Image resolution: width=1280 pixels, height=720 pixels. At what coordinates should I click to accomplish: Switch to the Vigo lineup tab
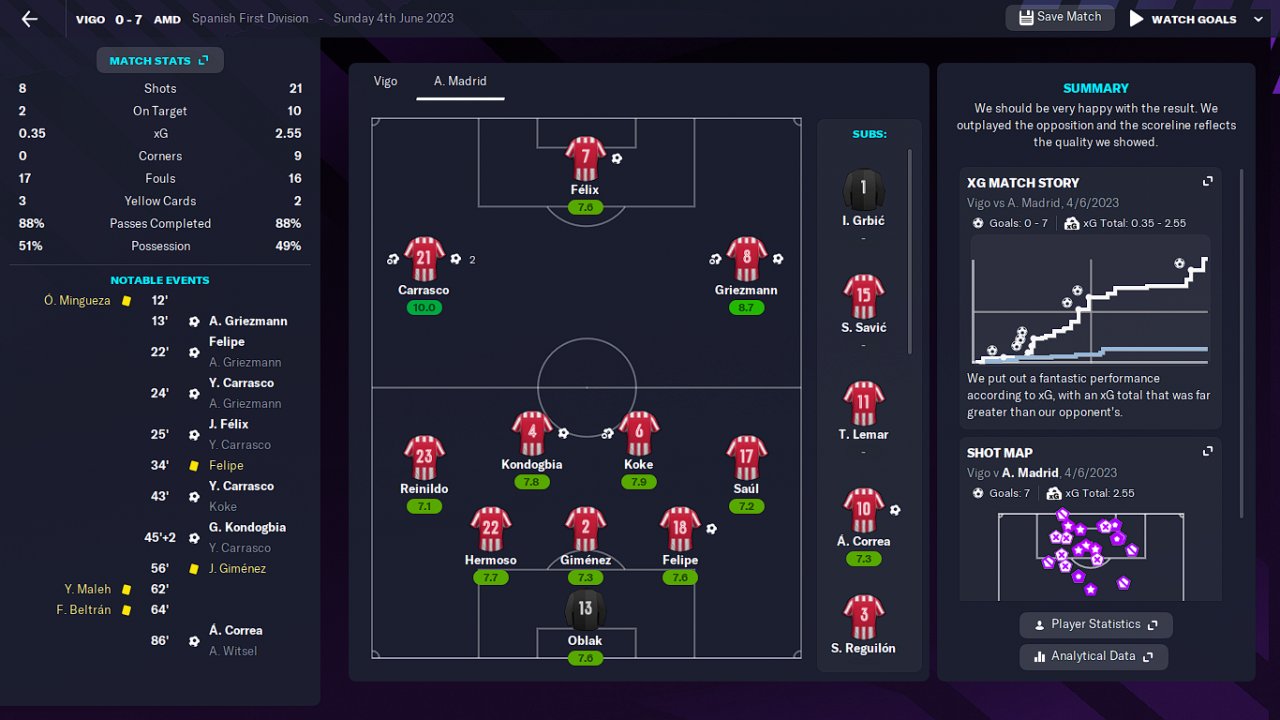pyautogui.click(x=385, y=81)
